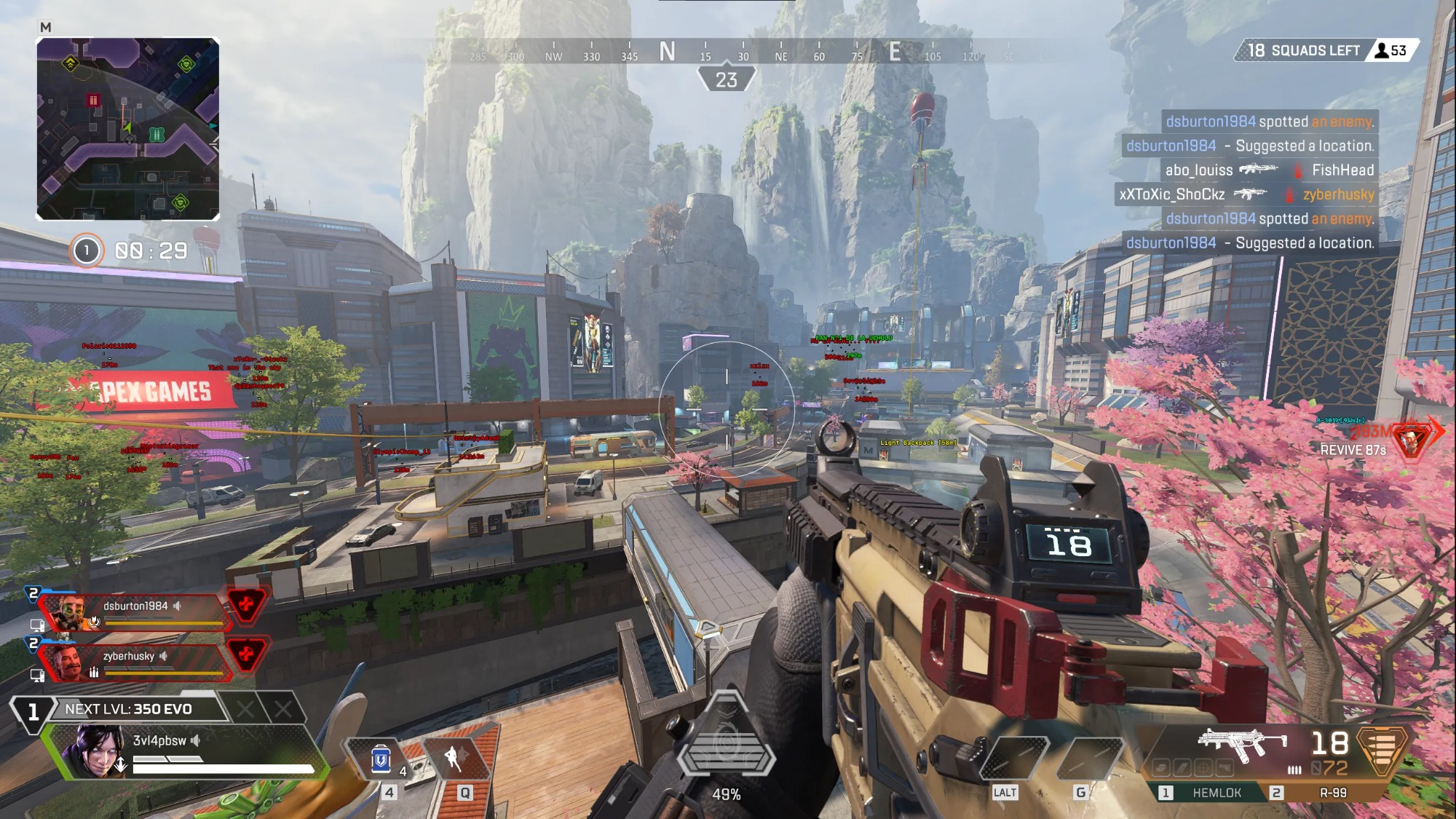
Task: Mute zyberhusky's speaker icon
Action: (164, 657)
